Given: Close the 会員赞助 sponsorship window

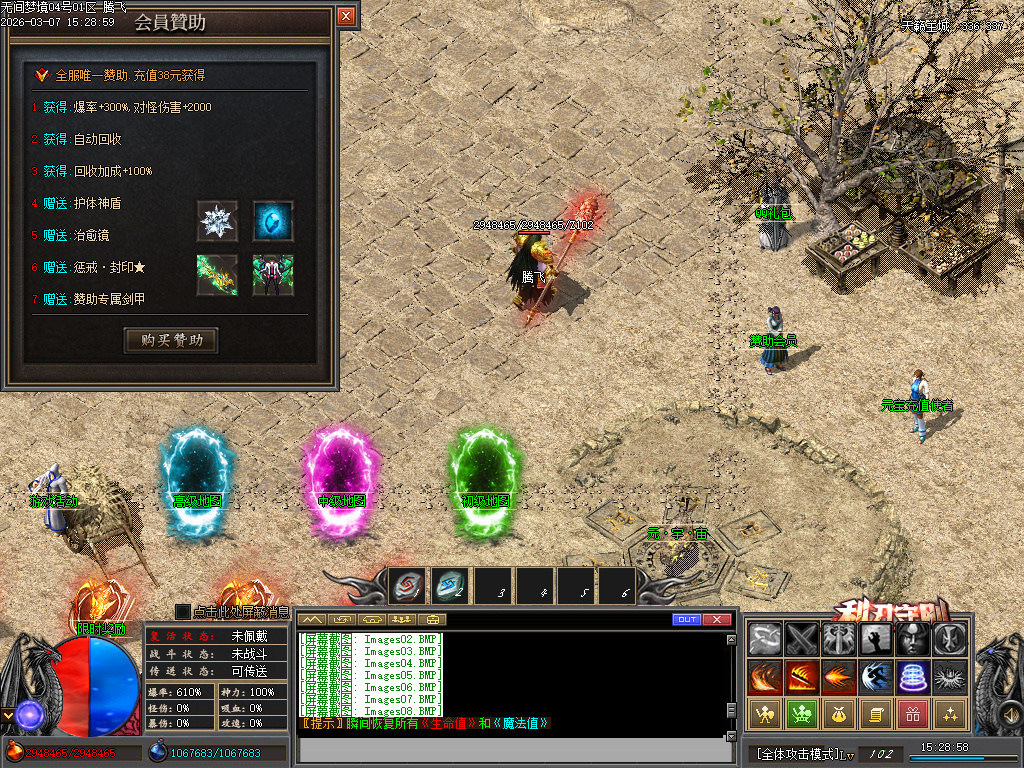Looking at the screenshot, I should tap(346, 17).
